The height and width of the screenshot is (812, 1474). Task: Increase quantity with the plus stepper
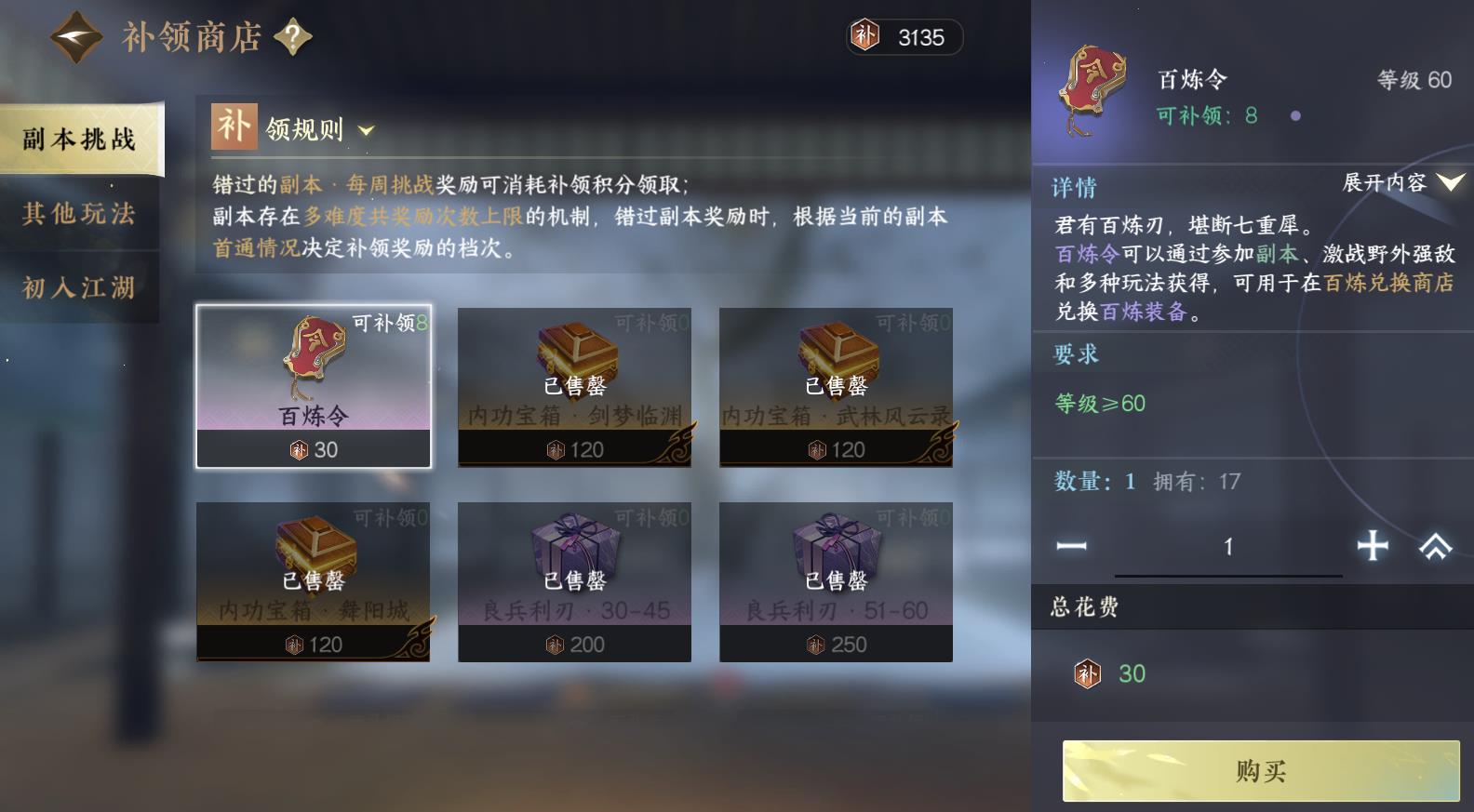(x=1374, y=547)
